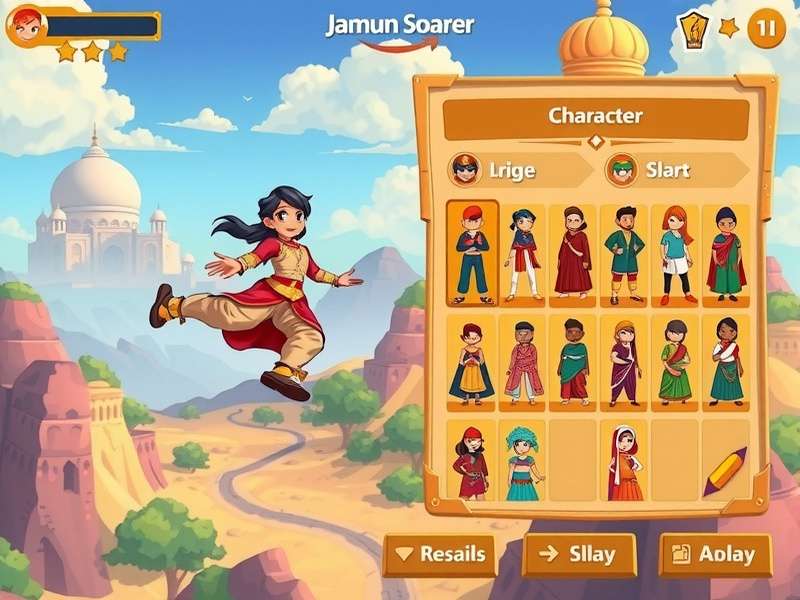
Task: Open the player avatar profile icon
Action: (x=26, y=27)
